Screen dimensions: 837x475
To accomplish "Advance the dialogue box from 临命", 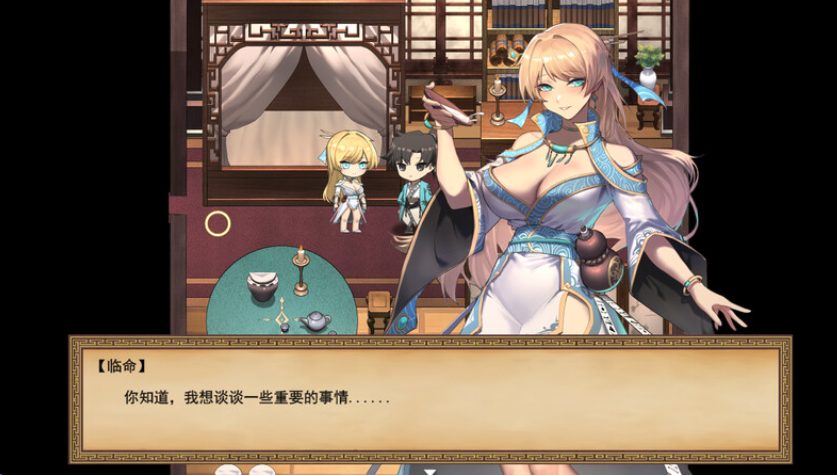I will tap(430, 397).
